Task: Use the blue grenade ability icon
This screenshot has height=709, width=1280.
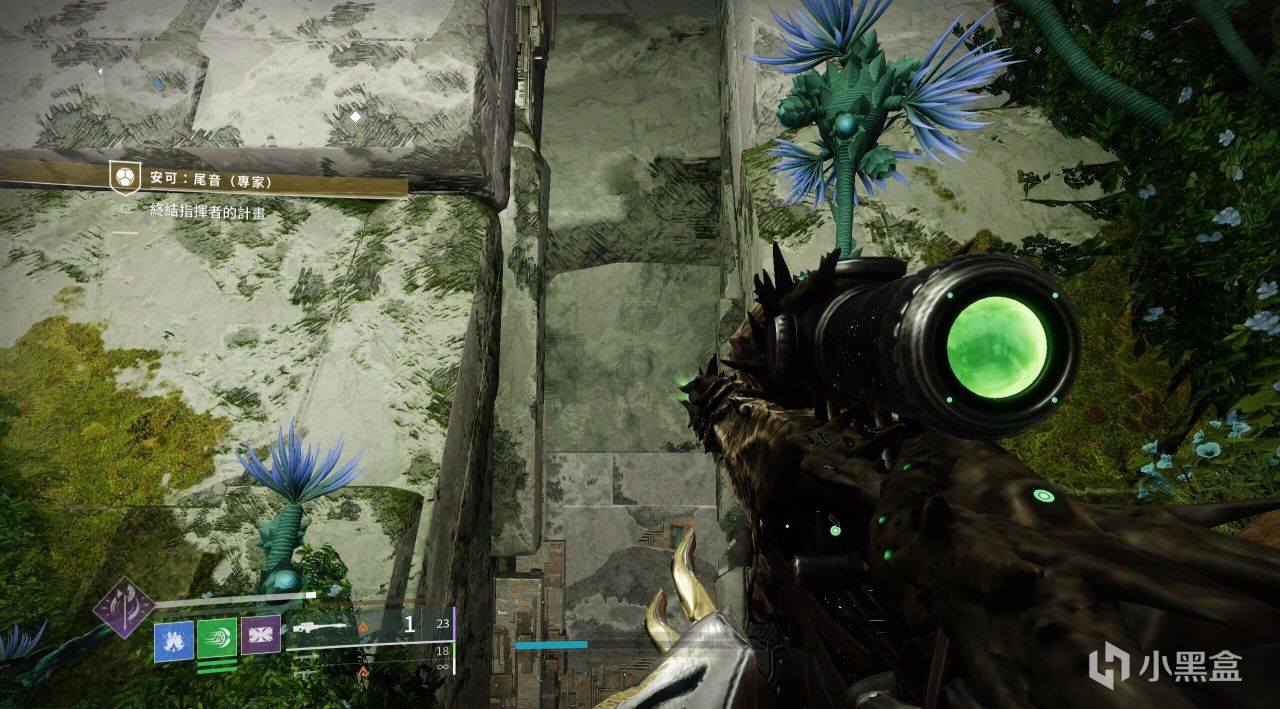Action: click(173, 641)
